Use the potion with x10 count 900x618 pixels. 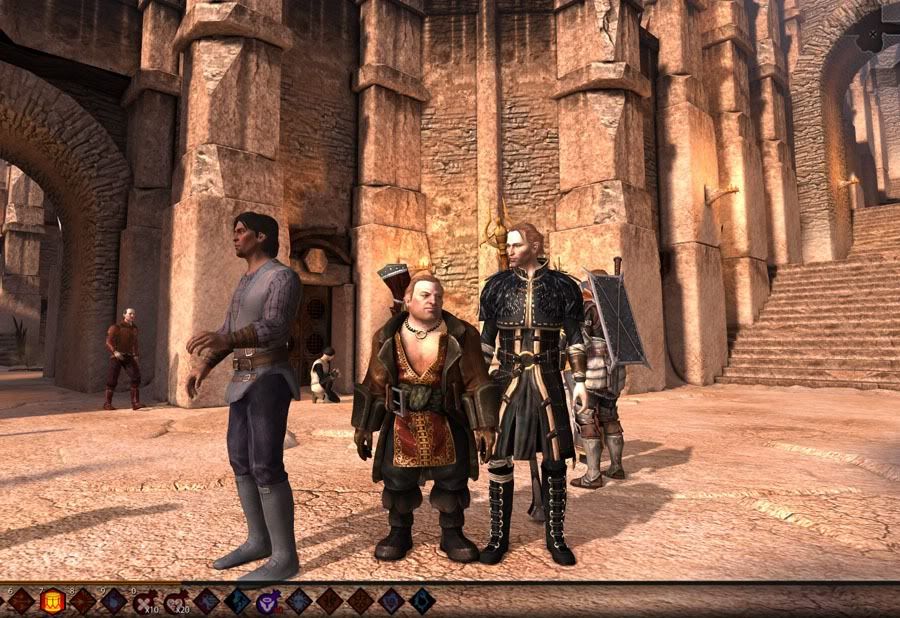pyautogui.click(x=145, y=601)
